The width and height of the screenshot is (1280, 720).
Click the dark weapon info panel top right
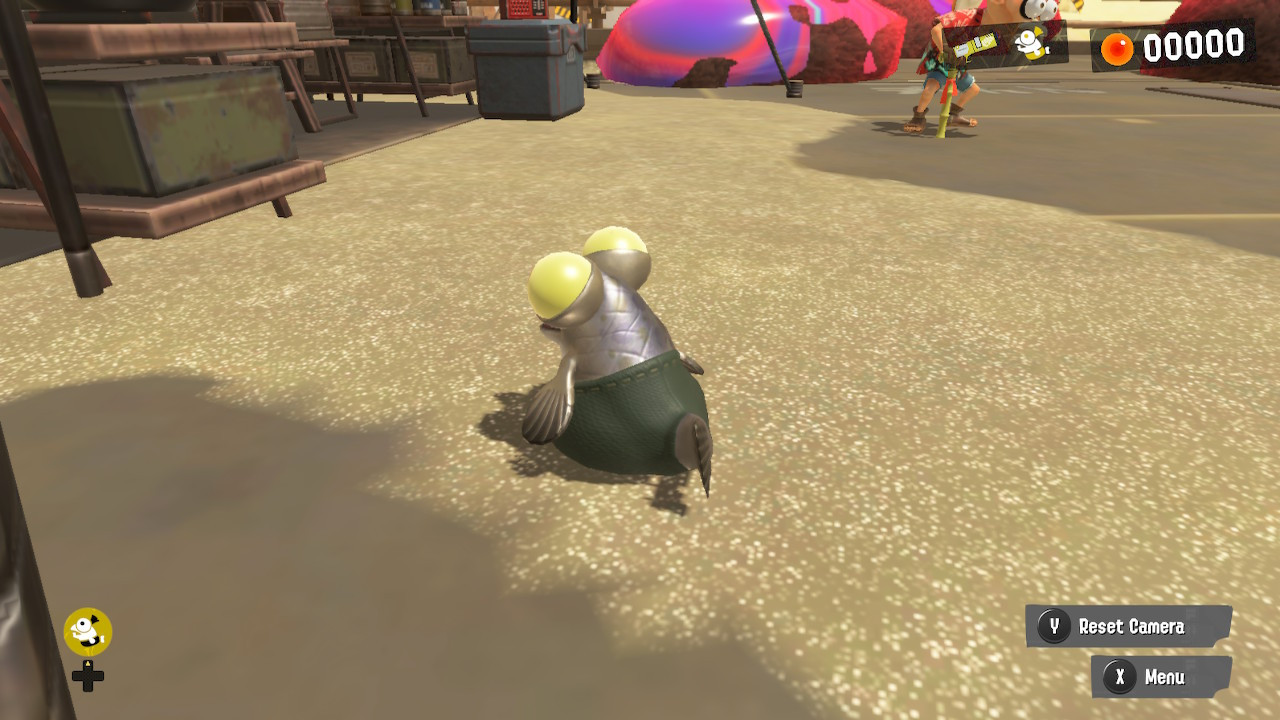point(1000,43)
